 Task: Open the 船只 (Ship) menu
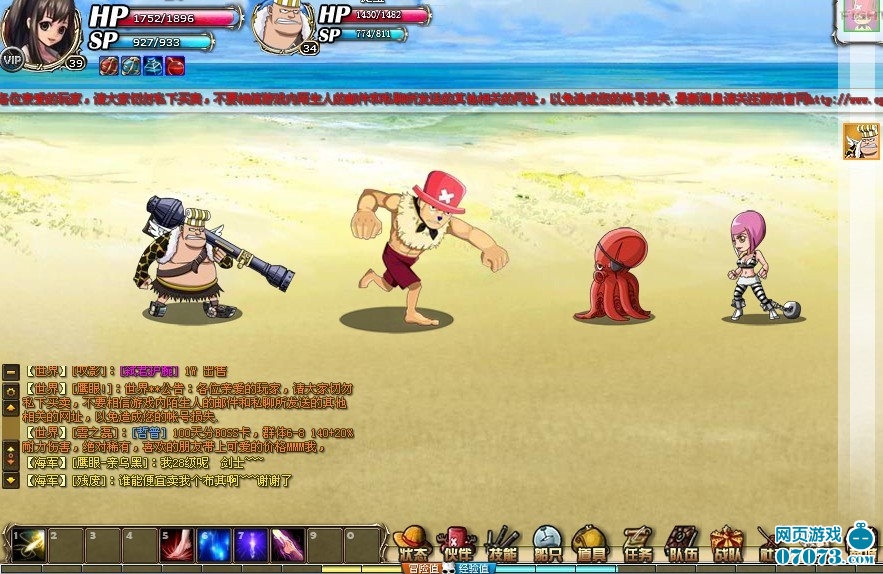point(547,544)
